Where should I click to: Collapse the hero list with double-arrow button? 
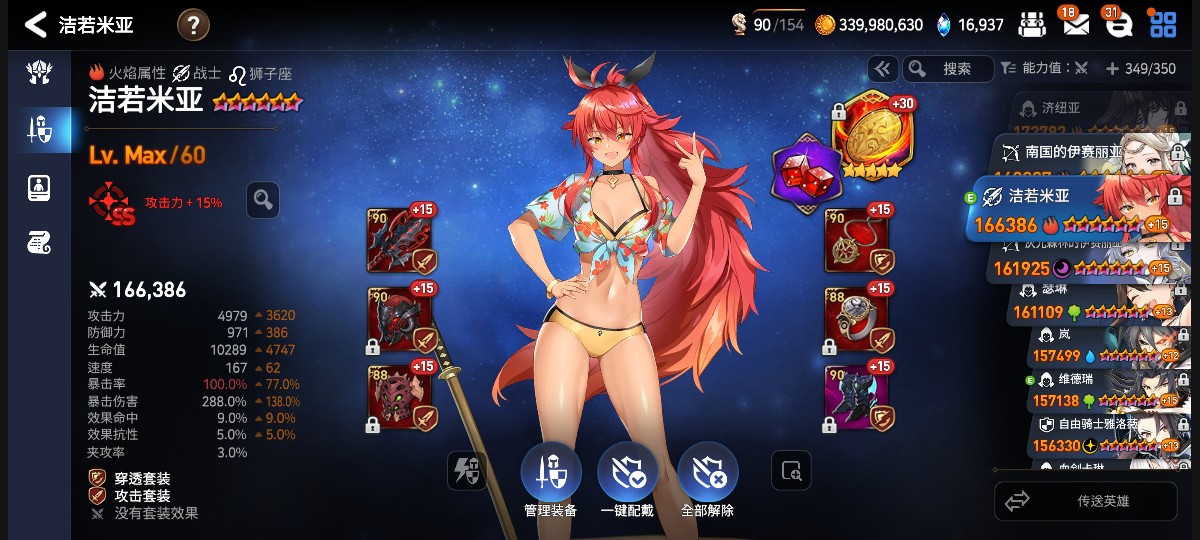point(882,69)
